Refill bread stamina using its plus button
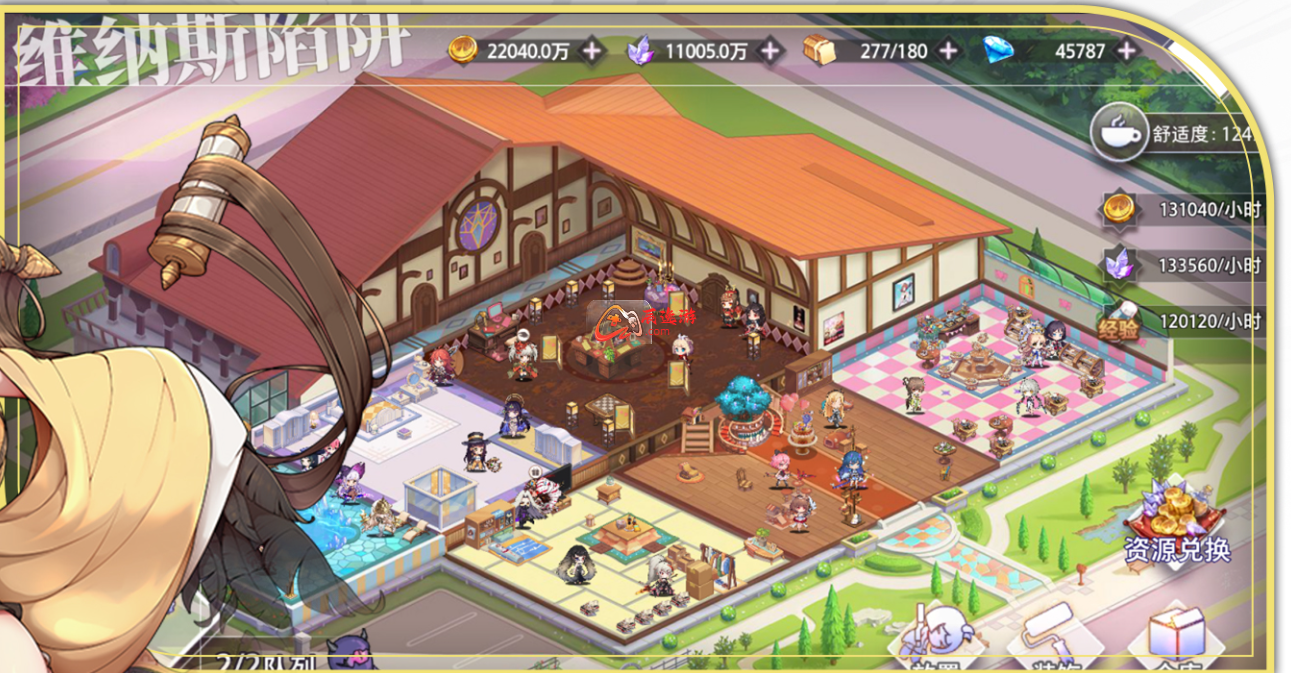The height and width of the screenshot is (673, 1291). coord(948,50)
